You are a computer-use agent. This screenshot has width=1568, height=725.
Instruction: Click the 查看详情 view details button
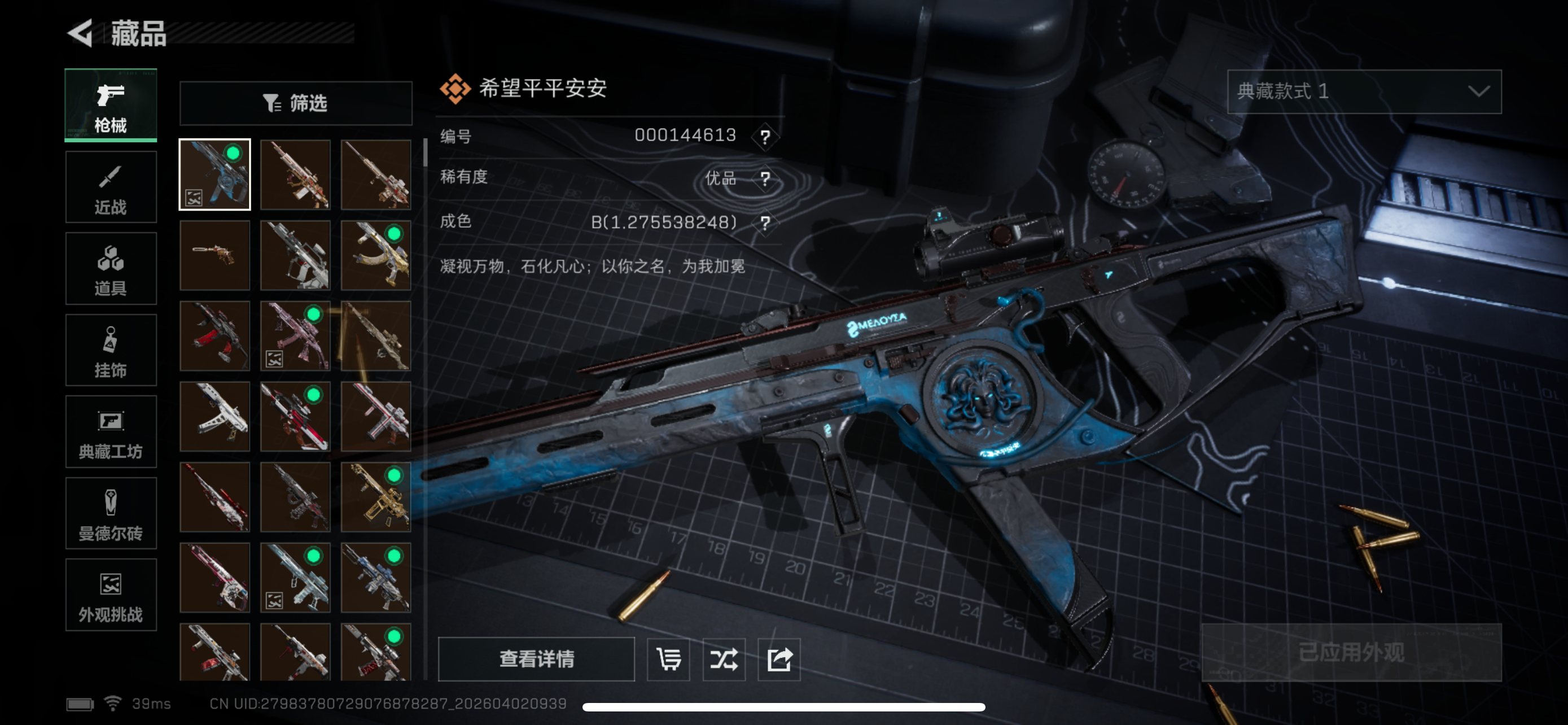click(536, 658)
